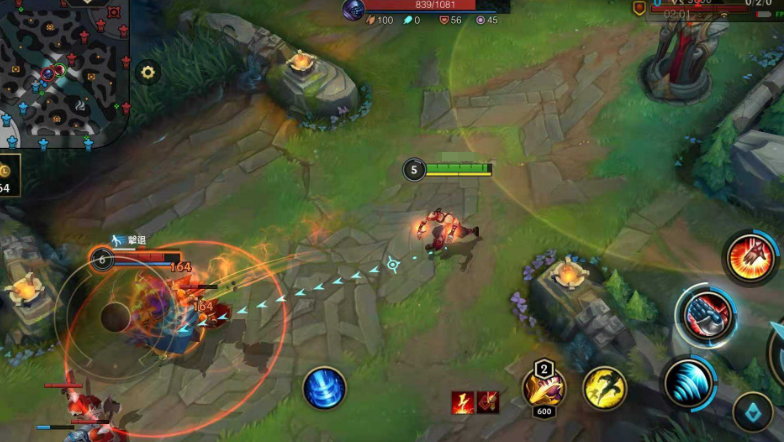This screenshot has width=784, height=442.
Task: Select the lightning bolt rune icon
Action: (x=462, y=402)
